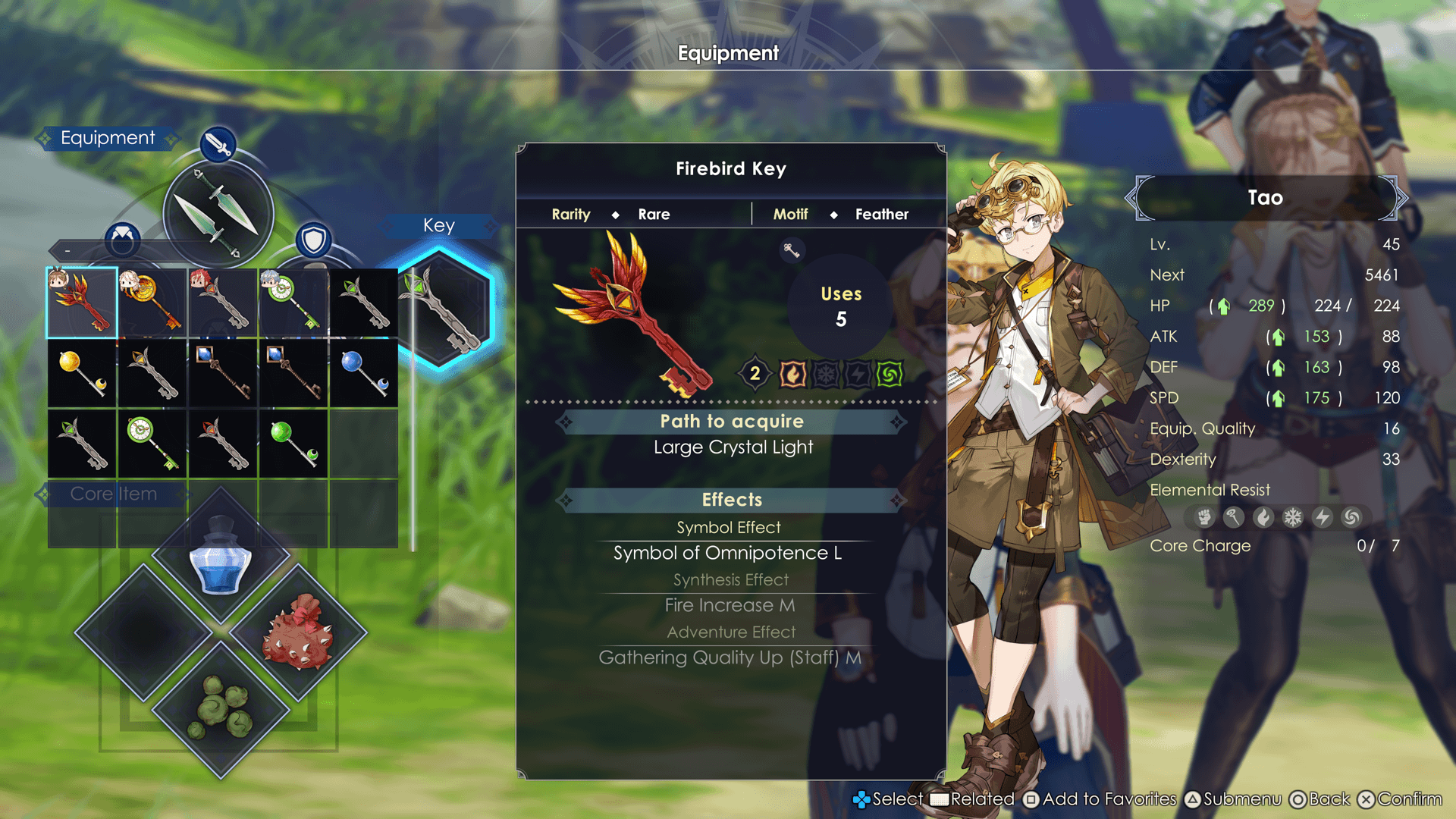
Task: Switch to next character with right arrow beside Tao
Action: click(1400, 198)
